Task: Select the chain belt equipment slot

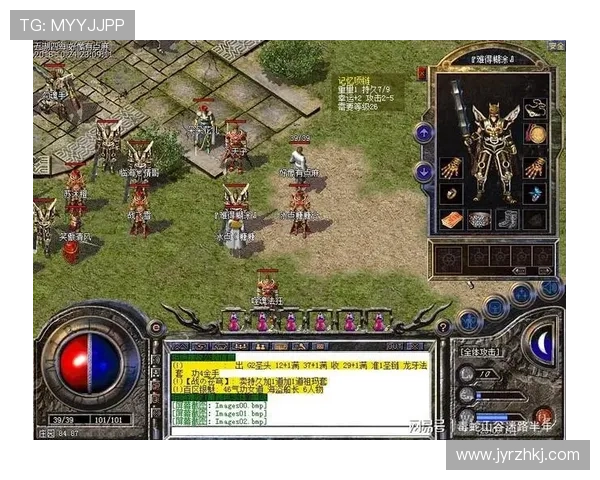Action: [480, 219]
